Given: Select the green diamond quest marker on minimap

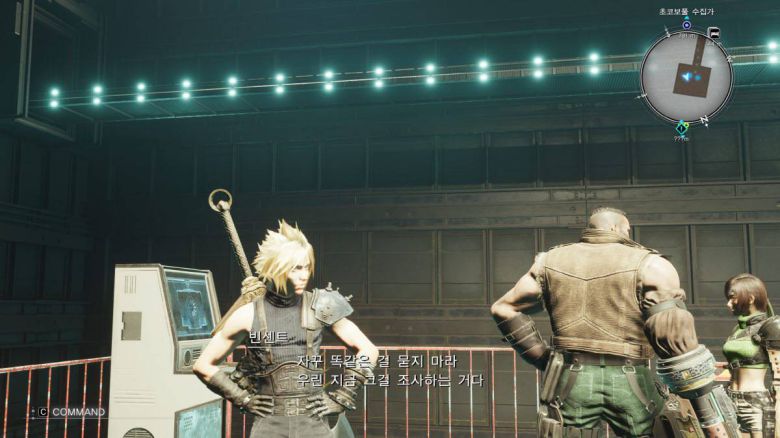Looking at the screenshot, I should click(682, 127).
